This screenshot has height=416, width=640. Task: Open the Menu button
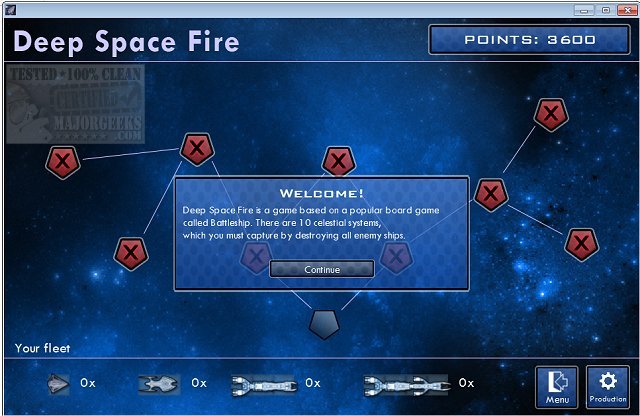(x=557, y=387)
